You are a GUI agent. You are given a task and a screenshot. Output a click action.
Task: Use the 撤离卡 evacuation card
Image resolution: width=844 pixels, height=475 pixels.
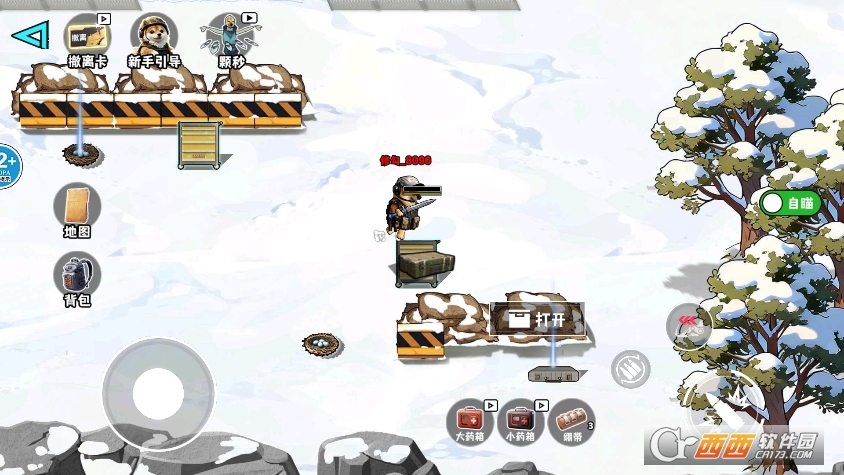[87, 38]
